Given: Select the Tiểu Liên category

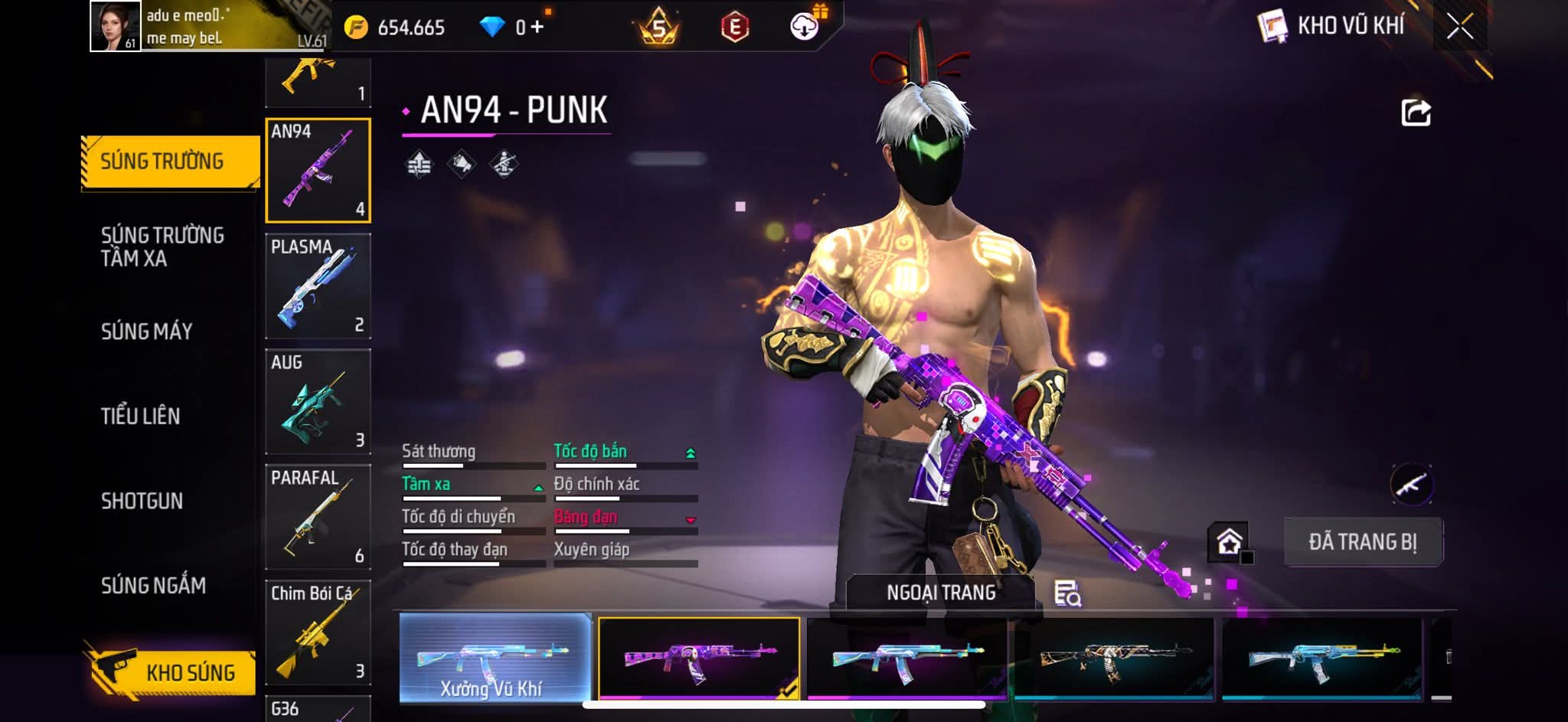Looking at the screenshot, I should pyautogui.click(x=141, y=417).
